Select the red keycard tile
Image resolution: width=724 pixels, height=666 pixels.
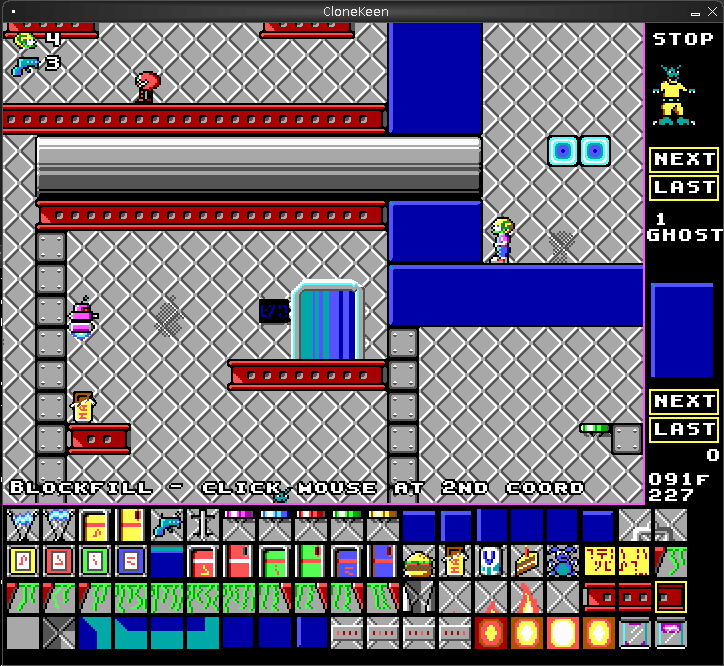click(58, 562)
